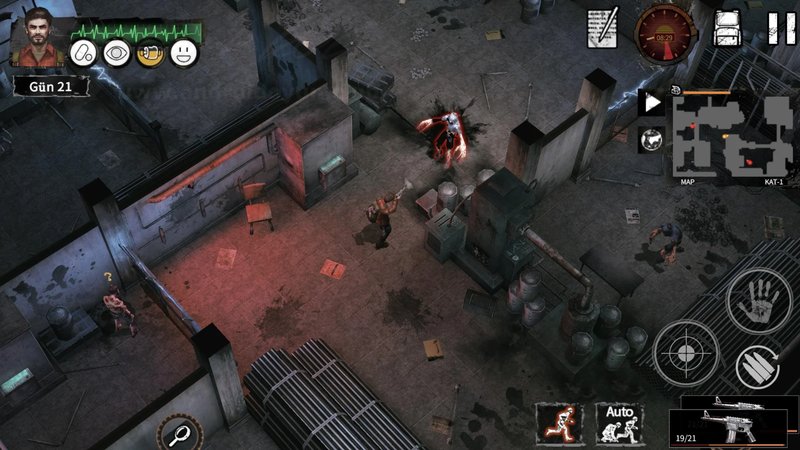Click the play arrow beside the minimap
Image resolution: width=800 pixels, height=450 pixels.
click(651, 103)
